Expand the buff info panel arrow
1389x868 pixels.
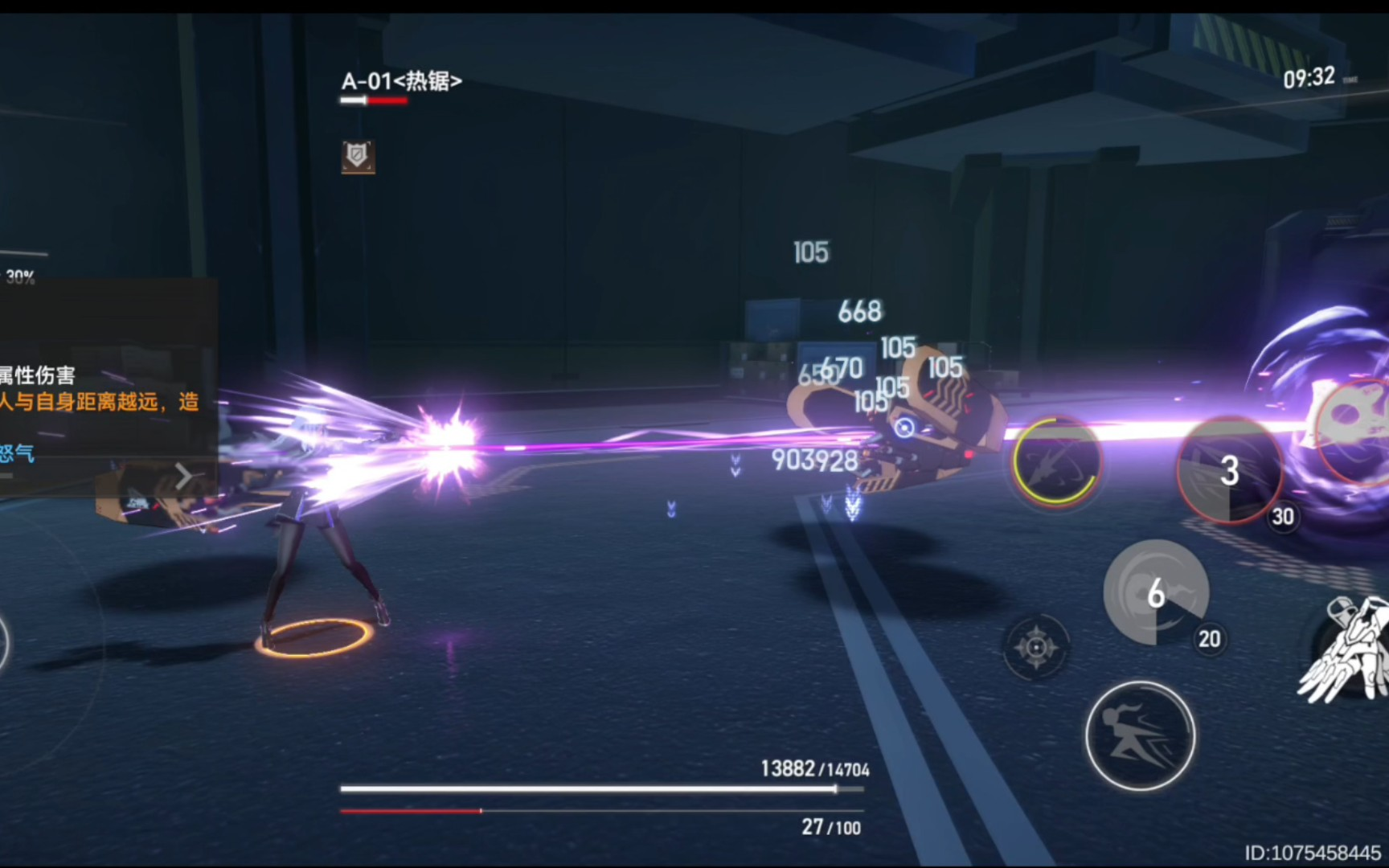tap(184, 476)
